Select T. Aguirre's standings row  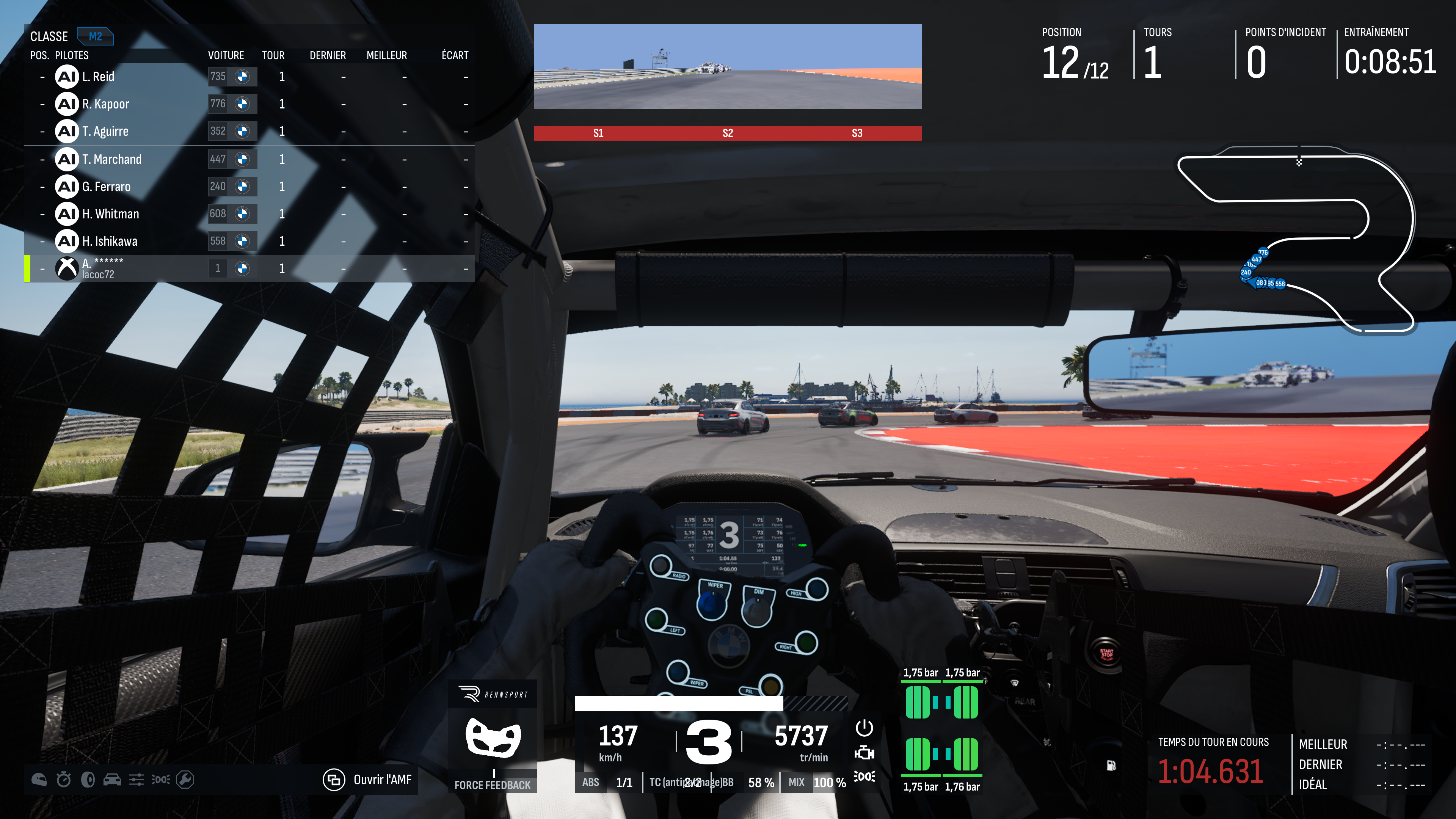[x=105, y=131]
